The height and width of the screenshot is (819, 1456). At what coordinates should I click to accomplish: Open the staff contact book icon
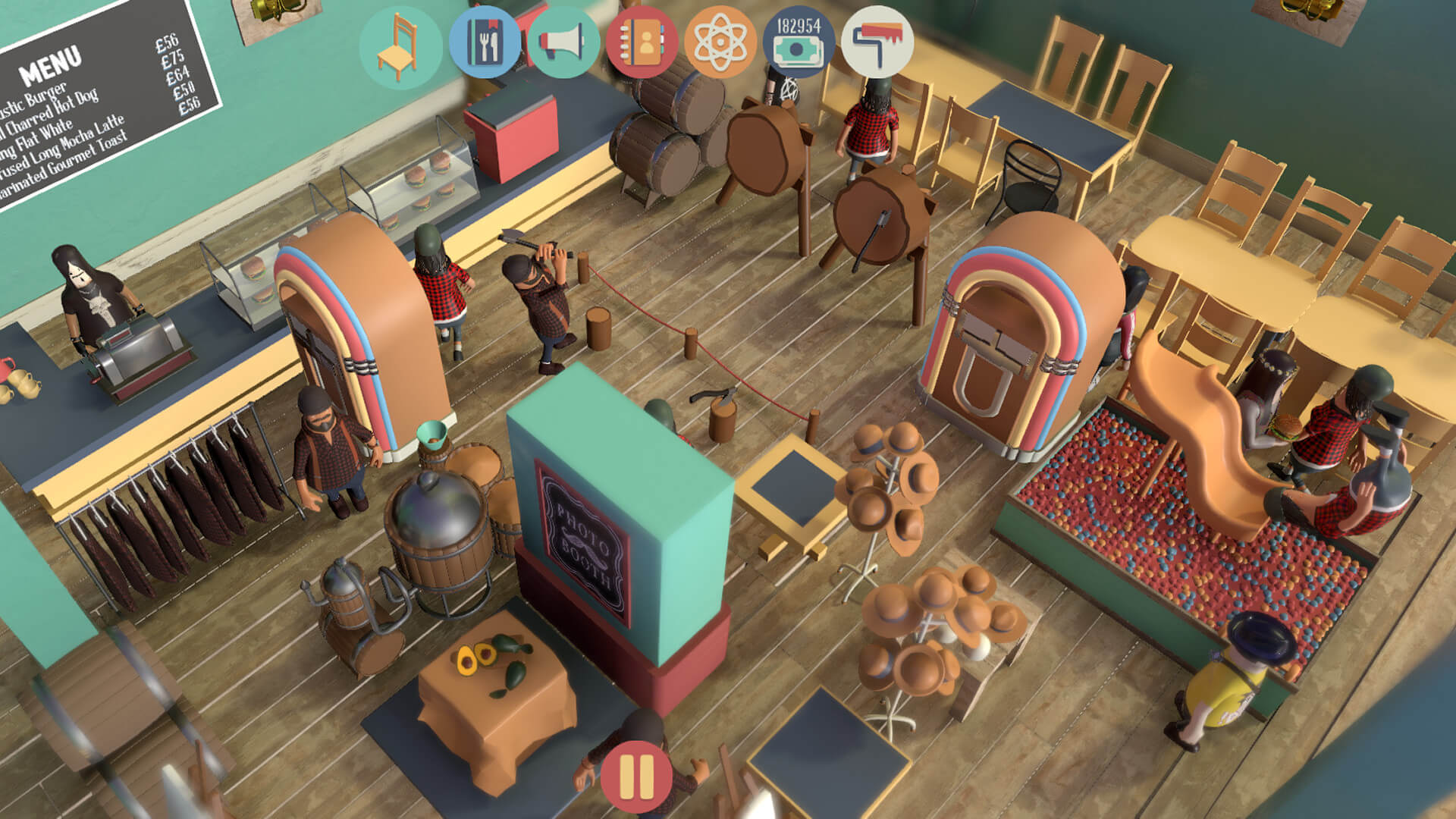[642, 43]
